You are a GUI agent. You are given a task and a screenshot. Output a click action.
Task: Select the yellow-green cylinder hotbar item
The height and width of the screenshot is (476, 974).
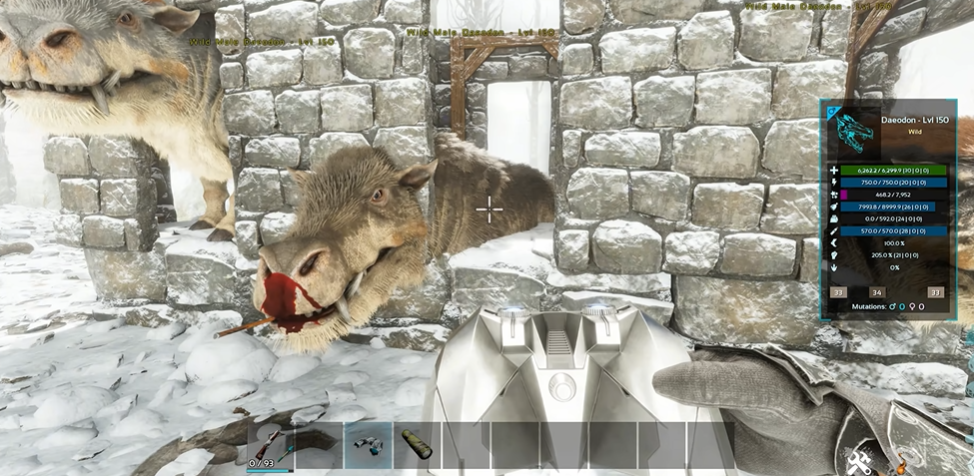click(x=417, y=444)
